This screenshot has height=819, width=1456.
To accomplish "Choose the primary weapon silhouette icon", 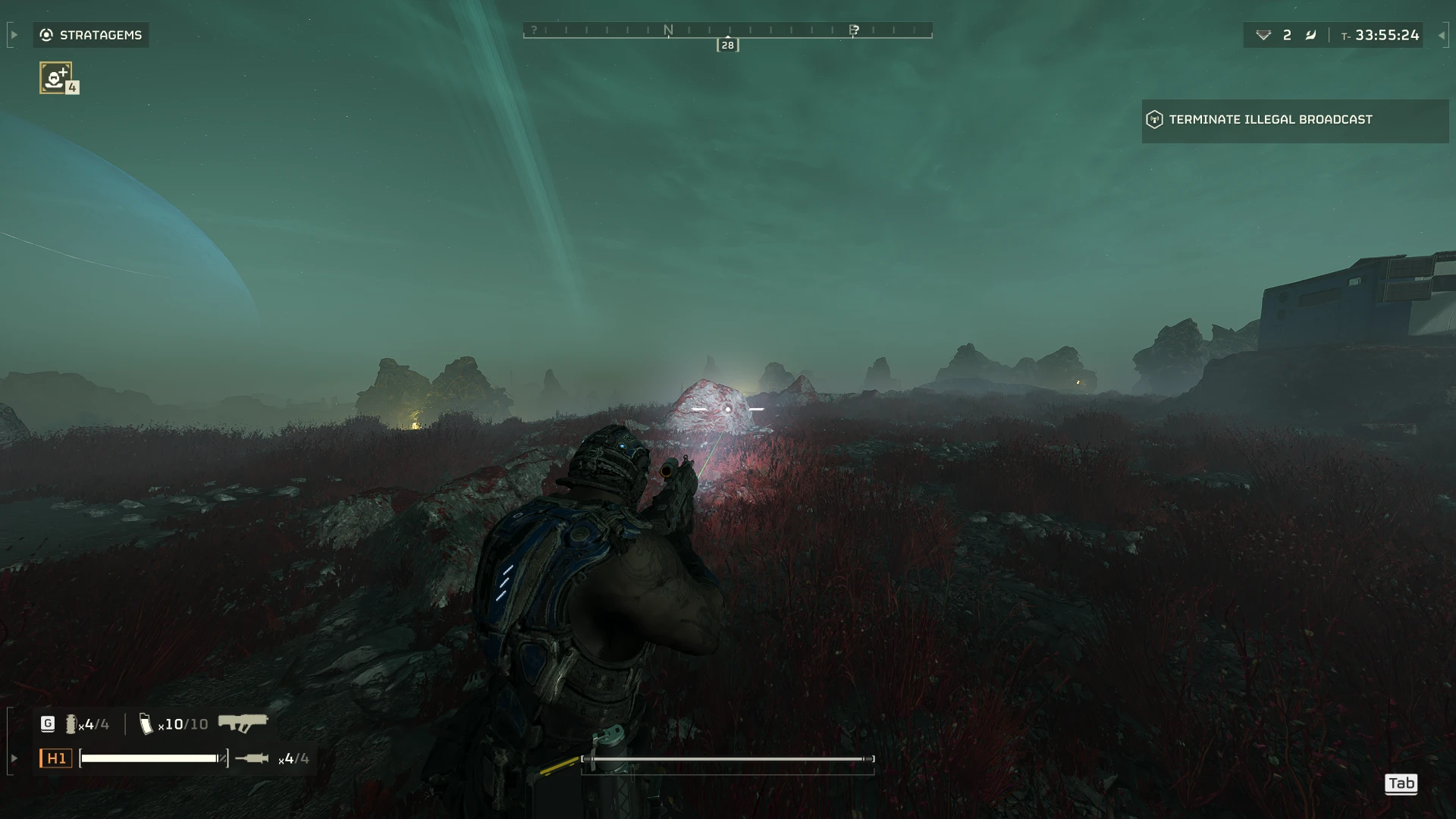I will (x=243, y=723).
